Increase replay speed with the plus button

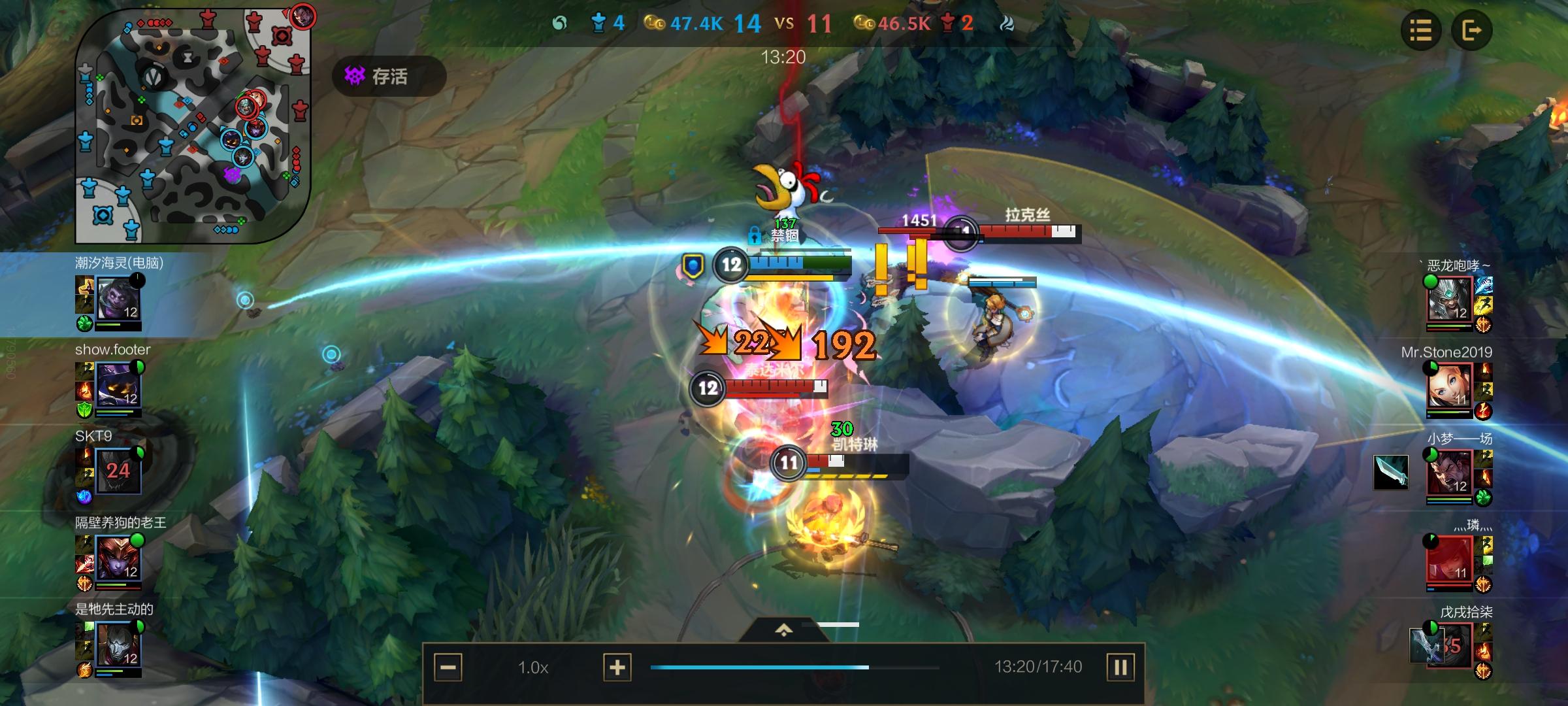pyautogui.click(x=617, y=667)
